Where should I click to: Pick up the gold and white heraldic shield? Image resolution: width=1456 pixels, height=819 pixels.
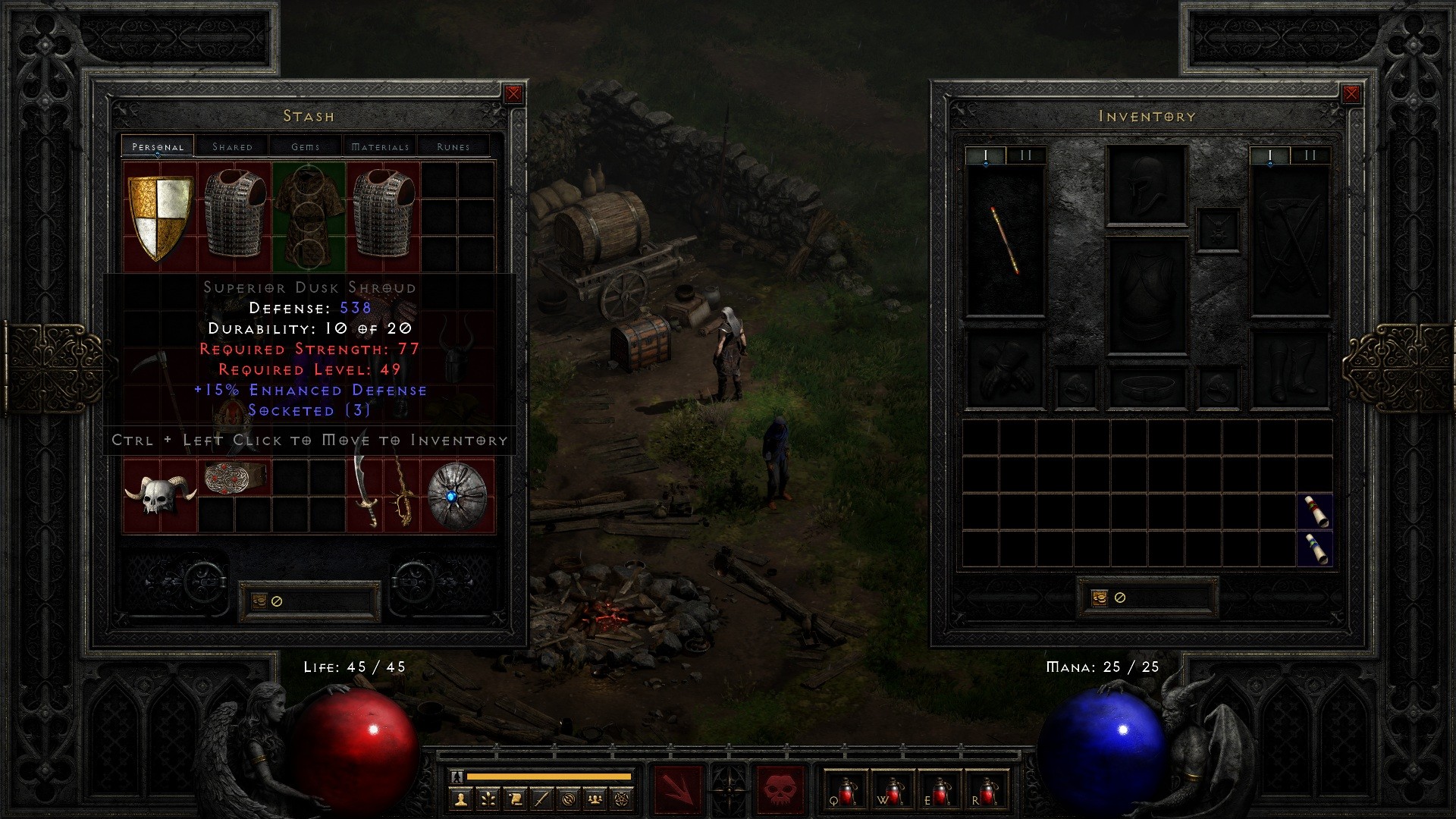coord(159,217)
